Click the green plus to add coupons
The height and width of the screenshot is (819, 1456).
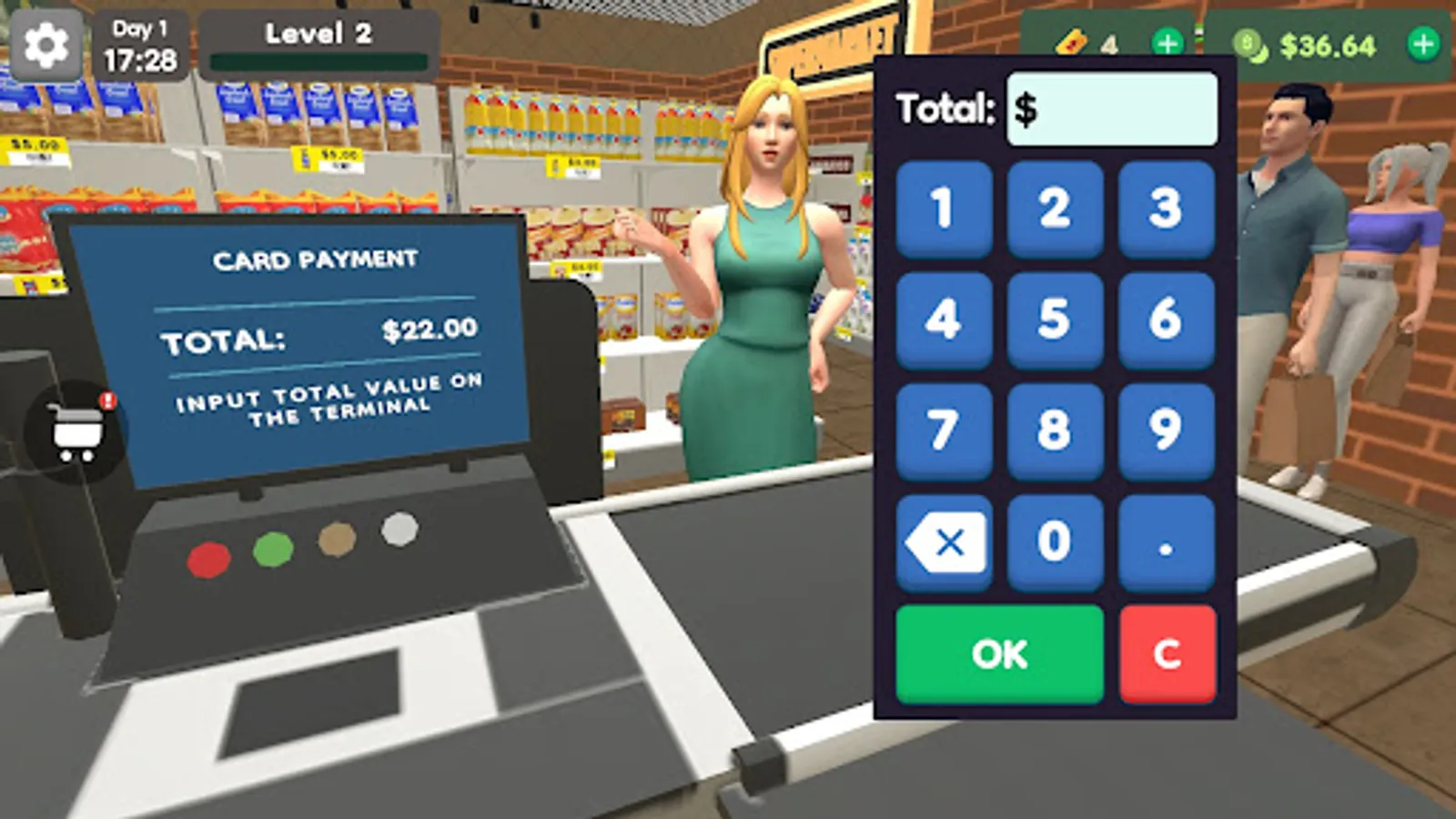1168,41
